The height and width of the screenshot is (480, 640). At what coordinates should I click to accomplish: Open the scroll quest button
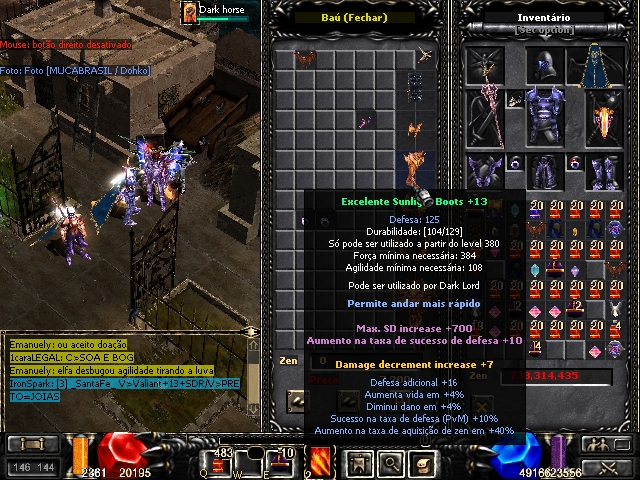[424, 461]
